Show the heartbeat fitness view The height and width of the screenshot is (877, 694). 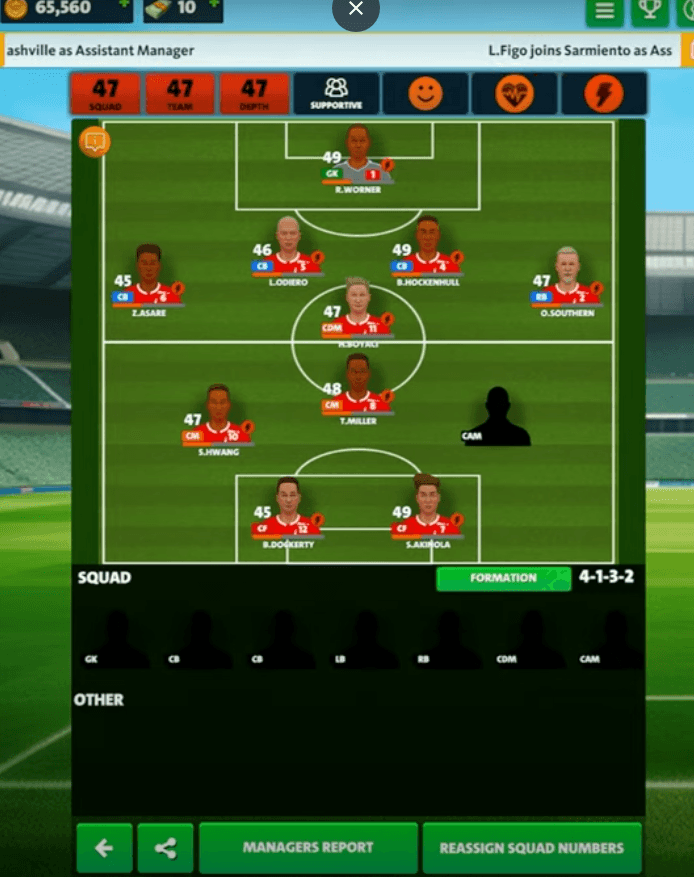[514, 93]
